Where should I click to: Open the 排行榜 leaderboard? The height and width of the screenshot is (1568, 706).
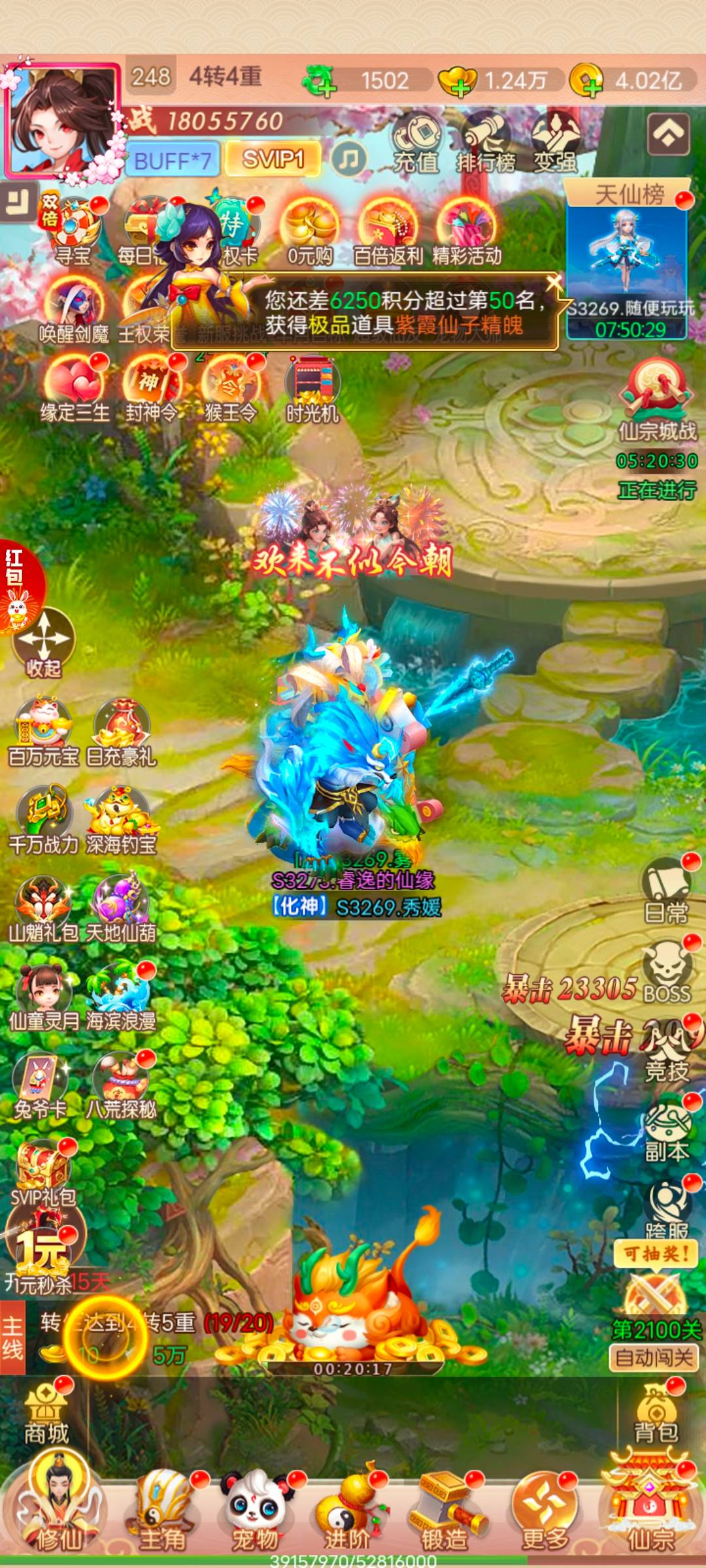coord(486,144)
